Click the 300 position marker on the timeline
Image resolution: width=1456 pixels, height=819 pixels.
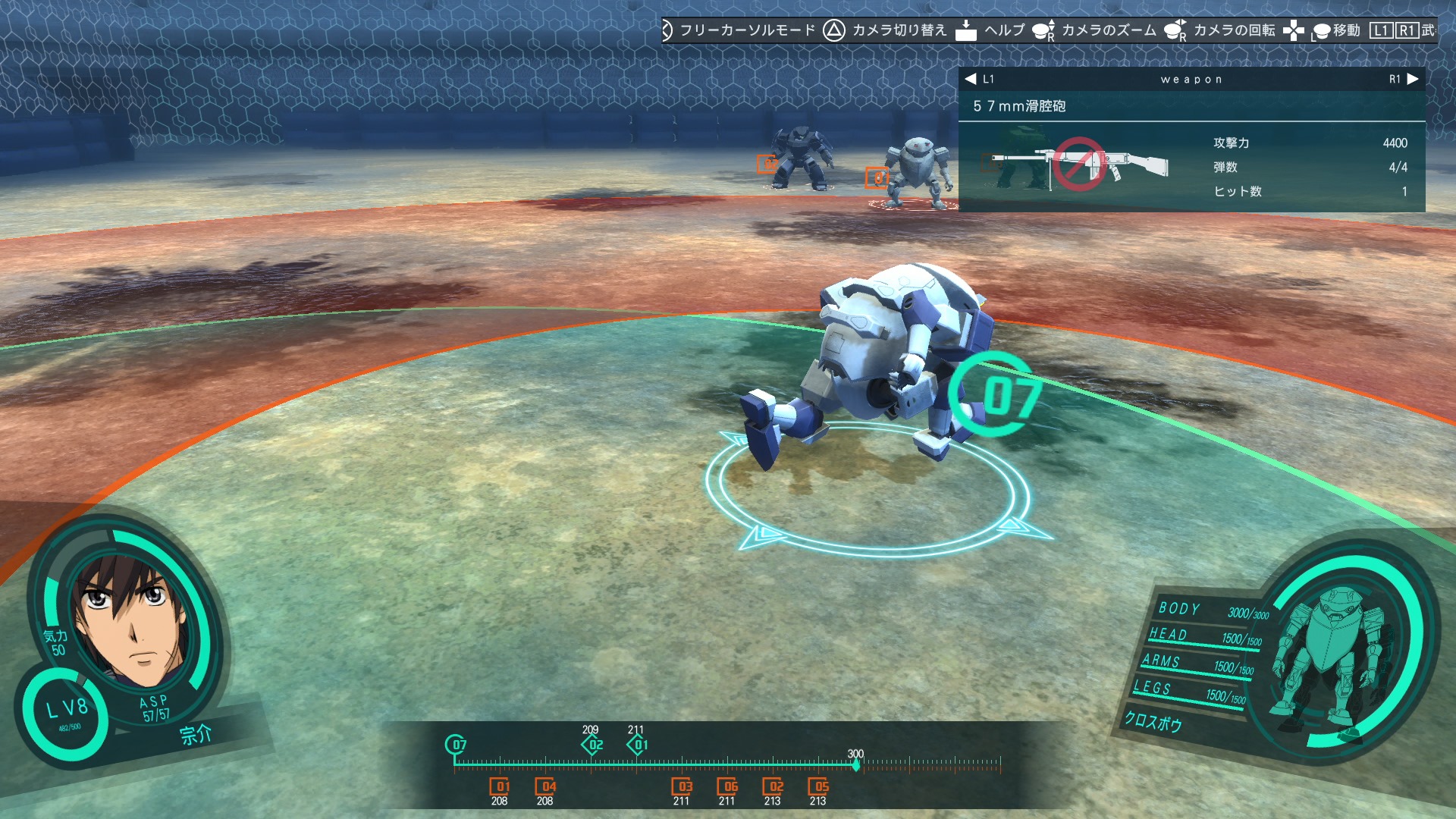tap(856, 764)
